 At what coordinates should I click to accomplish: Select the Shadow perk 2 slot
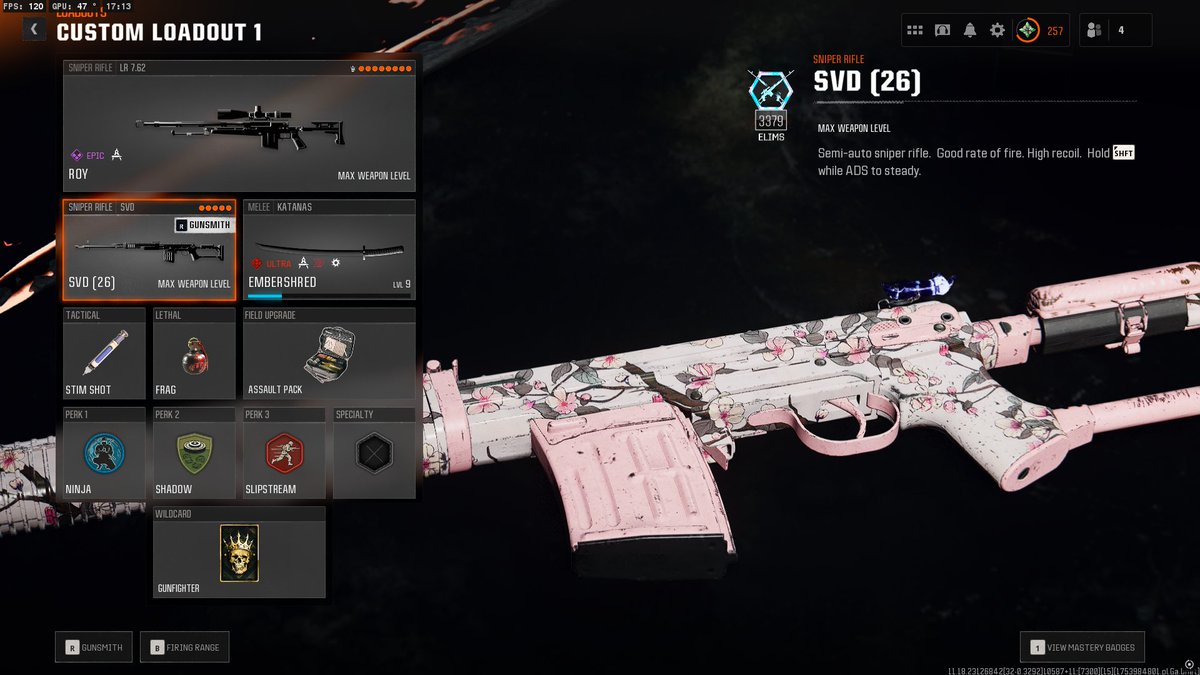(x=194, y=453)
